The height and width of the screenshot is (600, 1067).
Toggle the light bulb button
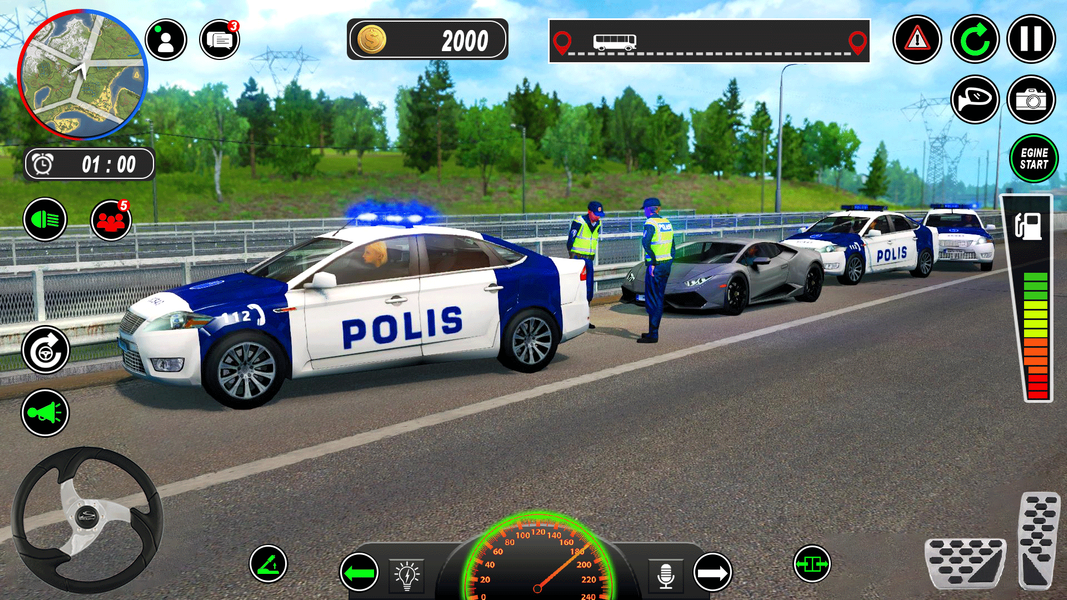point(407,574)
